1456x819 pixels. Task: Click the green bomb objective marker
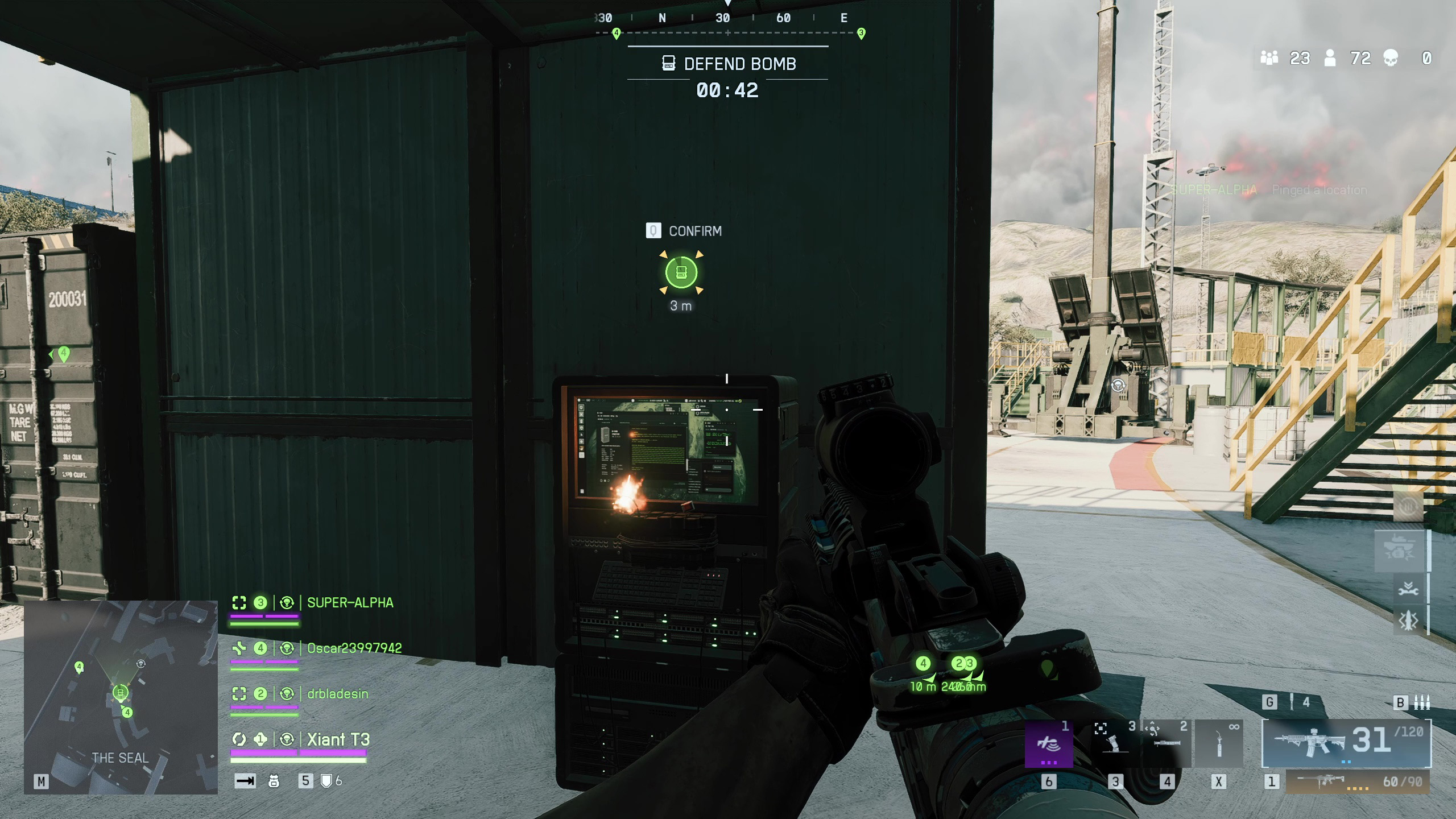point(681,273)
